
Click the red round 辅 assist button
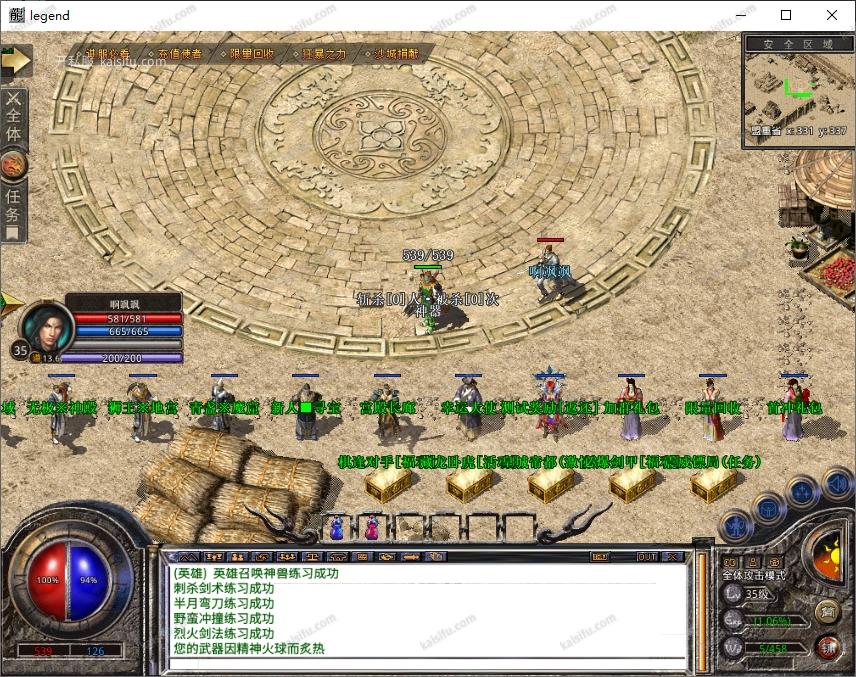[x=827, y=647]
